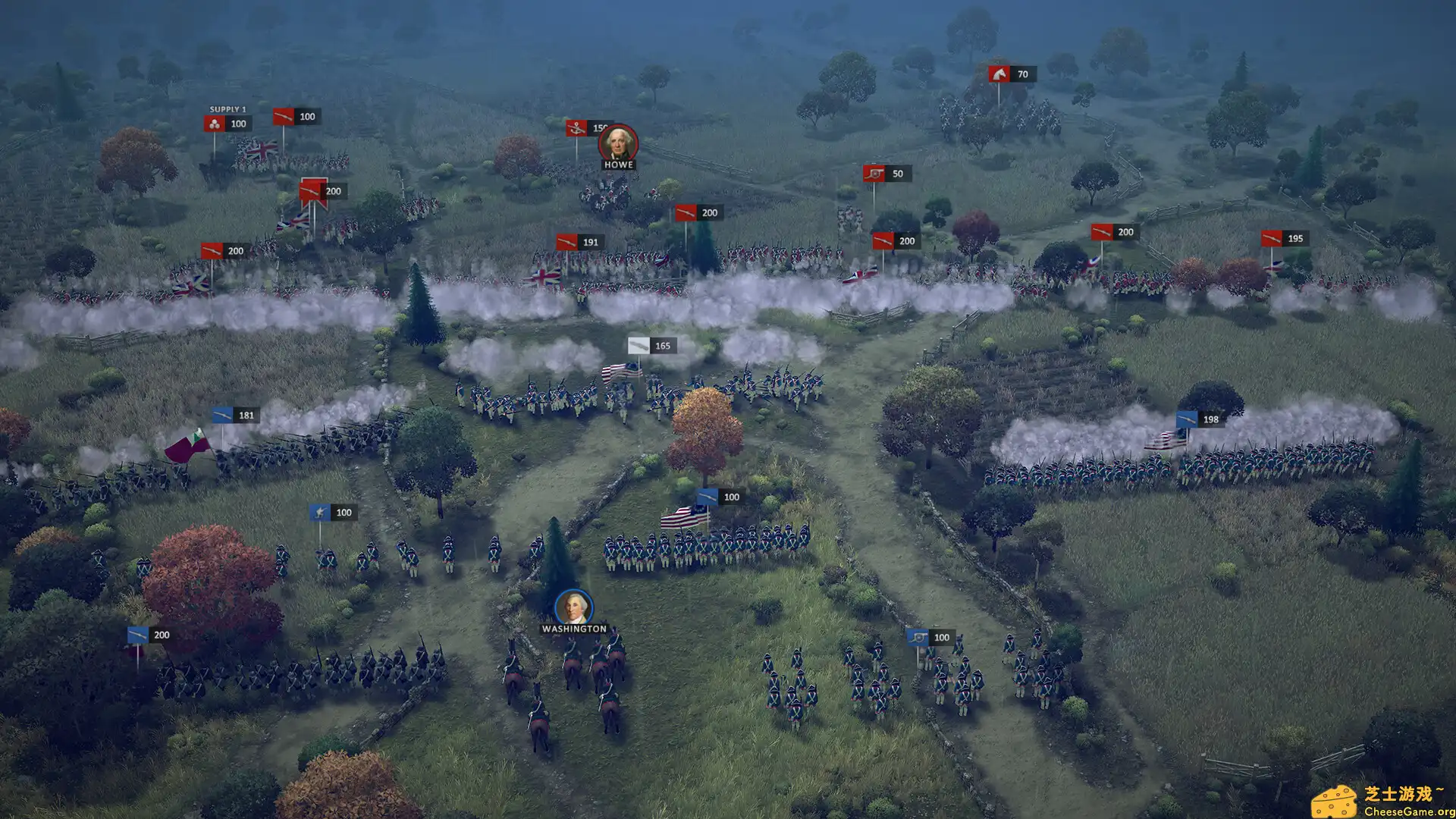Screen dimensions: 1456x819
Task: Select Howe's red unit flag showing 150
Action: 576,128
